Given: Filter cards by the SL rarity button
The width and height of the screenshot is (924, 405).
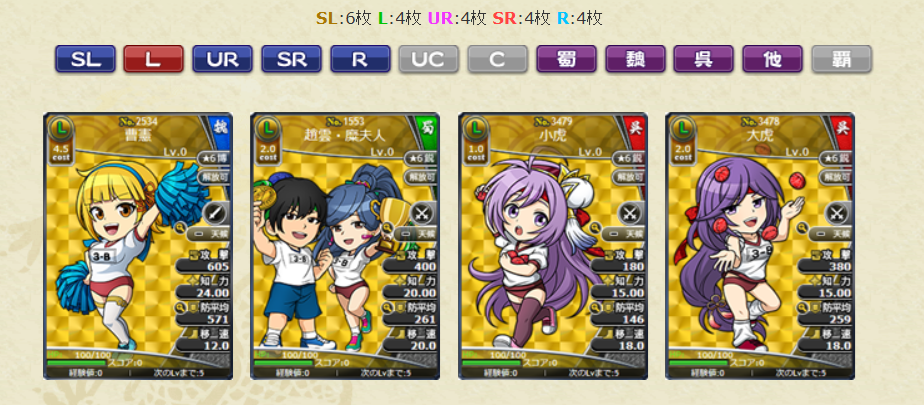Looking at the screenshot, I should pos(85,59).
